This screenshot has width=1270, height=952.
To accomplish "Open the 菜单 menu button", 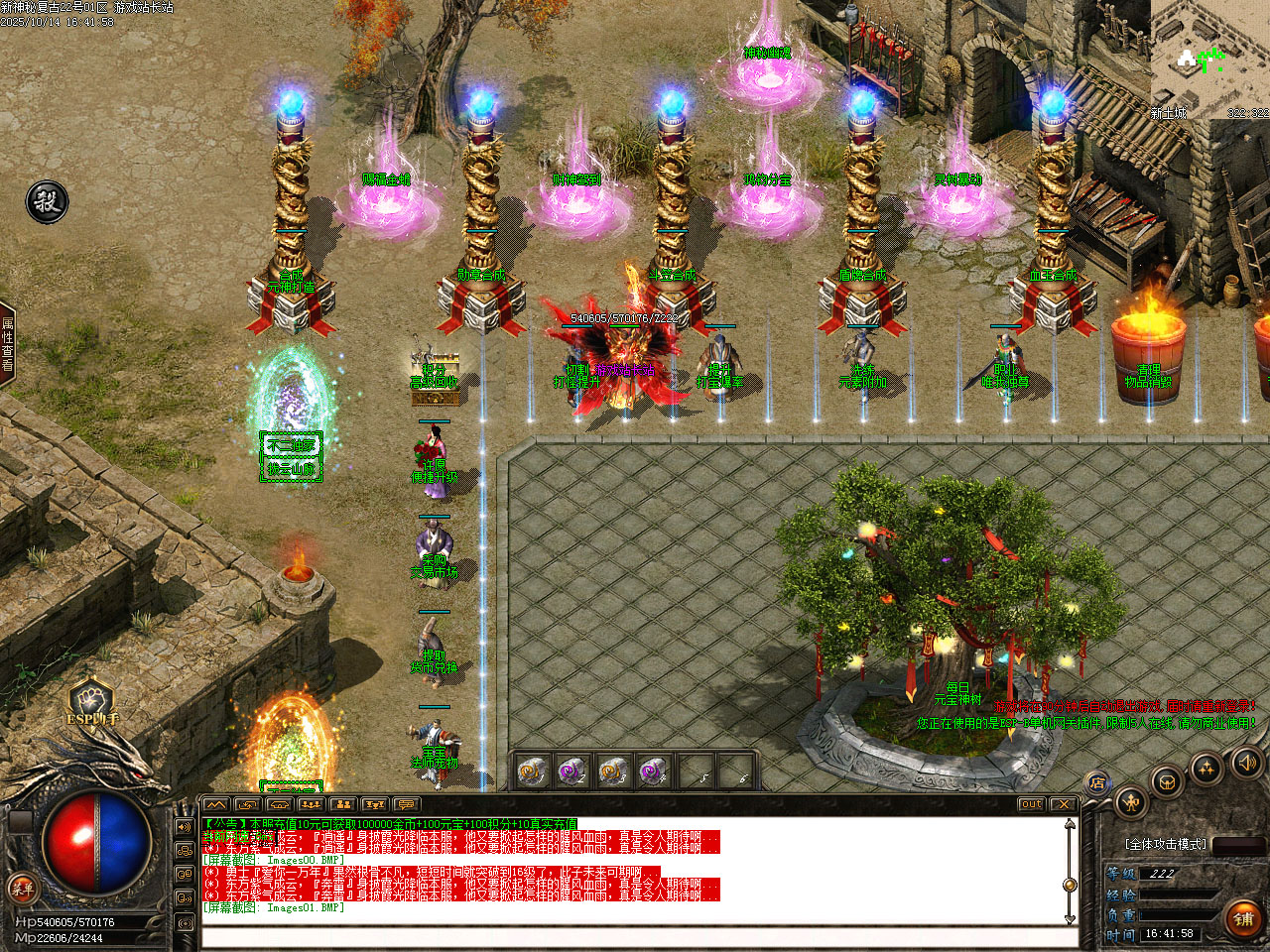I will tap(22, 888).
